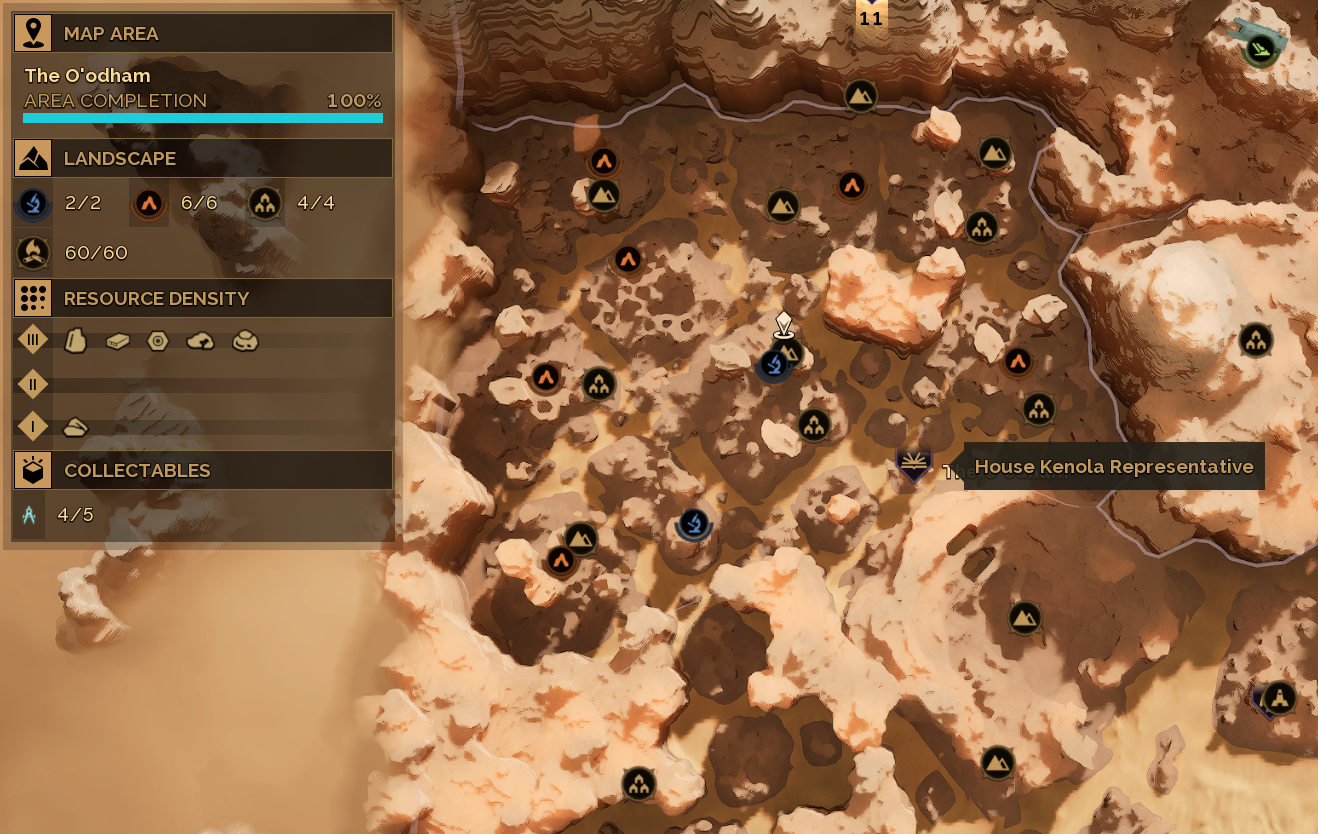Viewport: 1318px width, 834px height.
Task: Select the campfire icon showing 60/60
Action: tap(33, 253)
